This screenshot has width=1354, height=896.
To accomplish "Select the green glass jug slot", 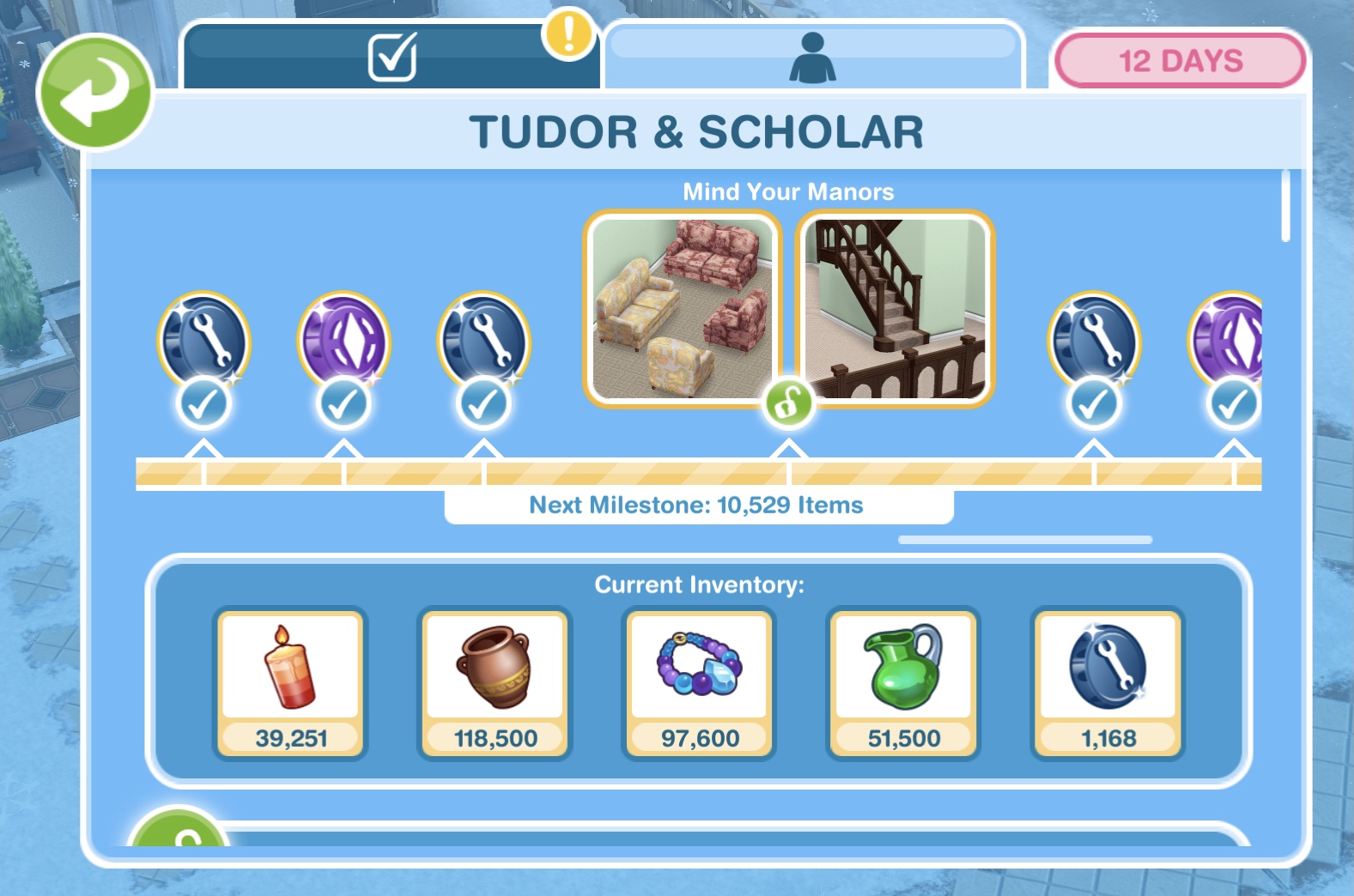I will 903,683.
